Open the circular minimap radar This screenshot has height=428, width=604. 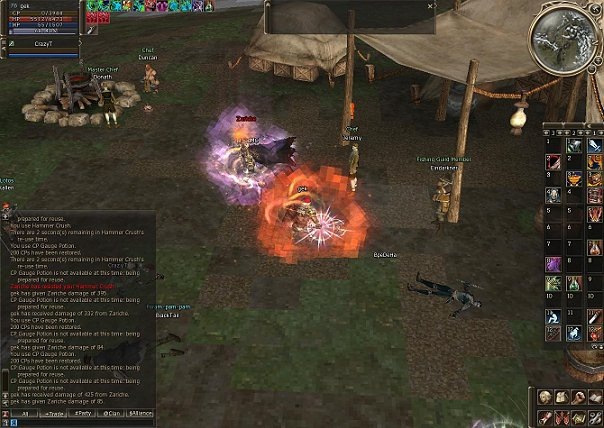pos(564,37)
